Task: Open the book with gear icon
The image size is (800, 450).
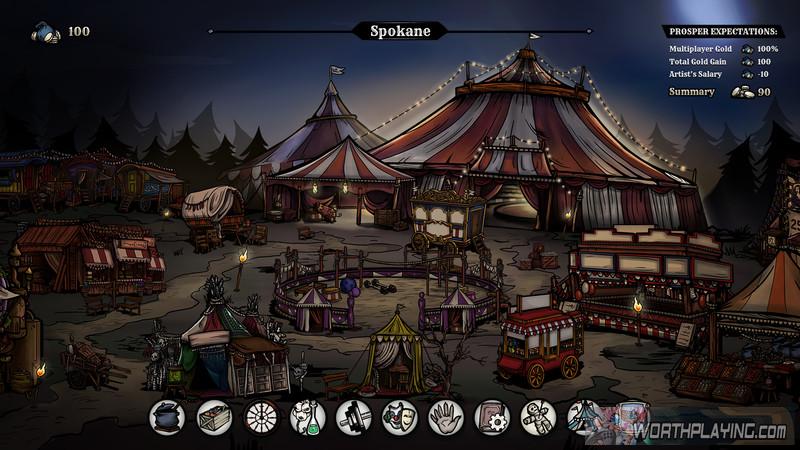Action: click(x=492, y=416)
